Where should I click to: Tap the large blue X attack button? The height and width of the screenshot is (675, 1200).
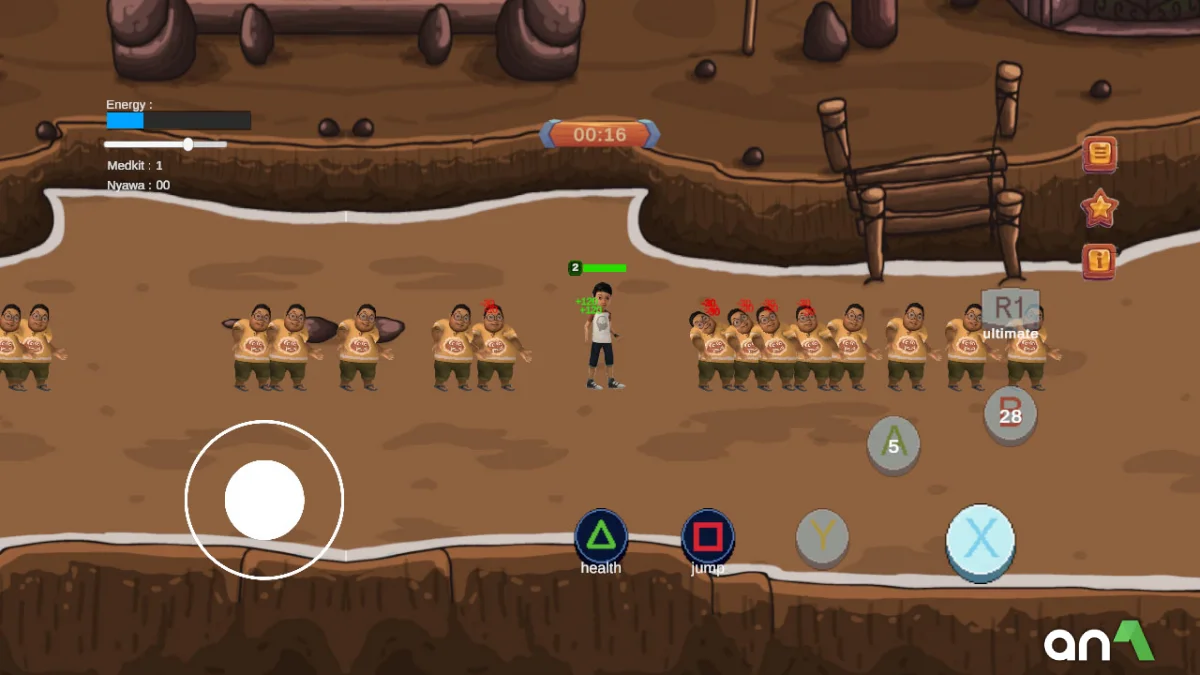point(980,541)
